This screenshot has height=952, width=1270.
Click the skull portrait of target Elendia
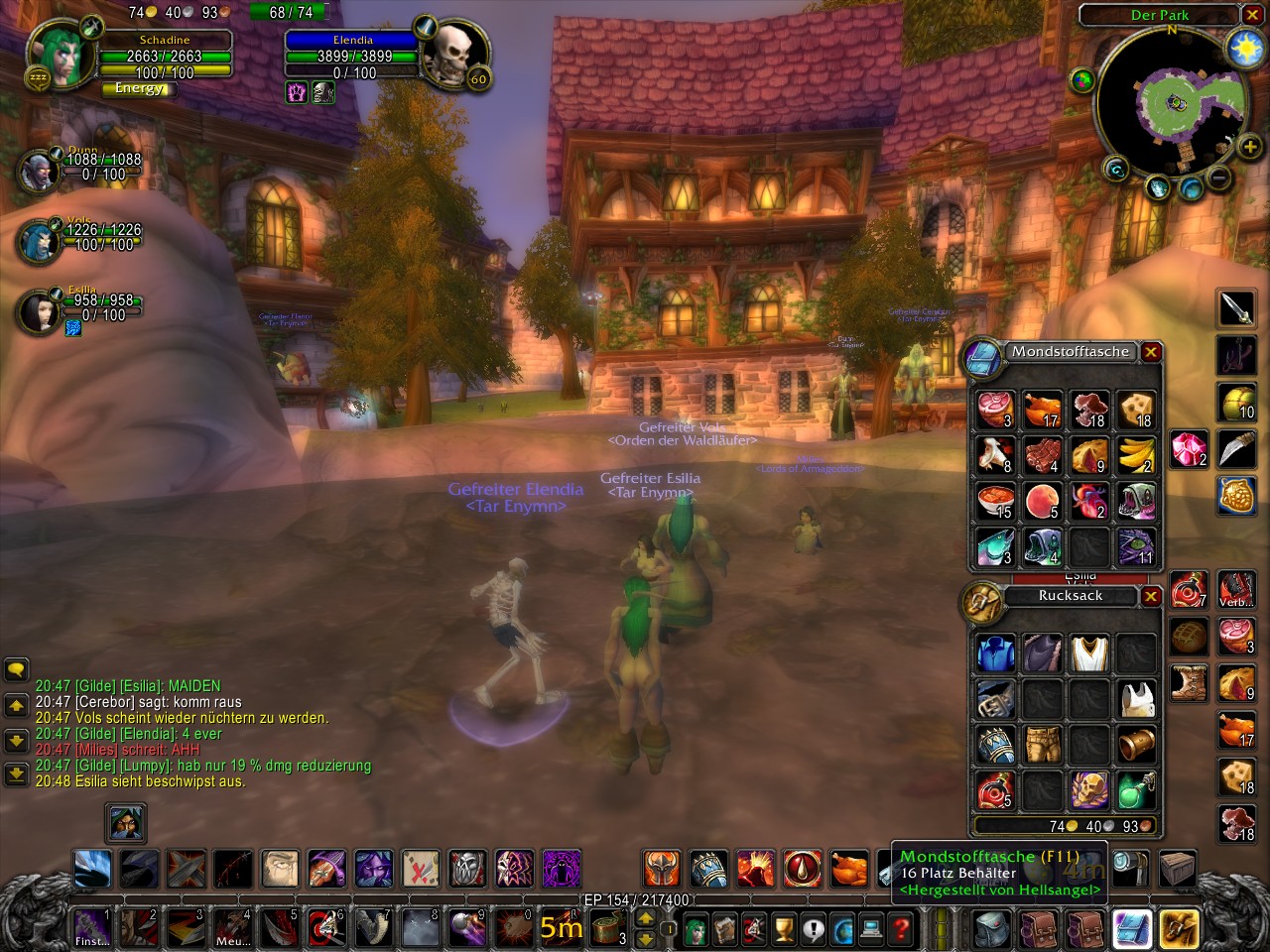[456, 57]
